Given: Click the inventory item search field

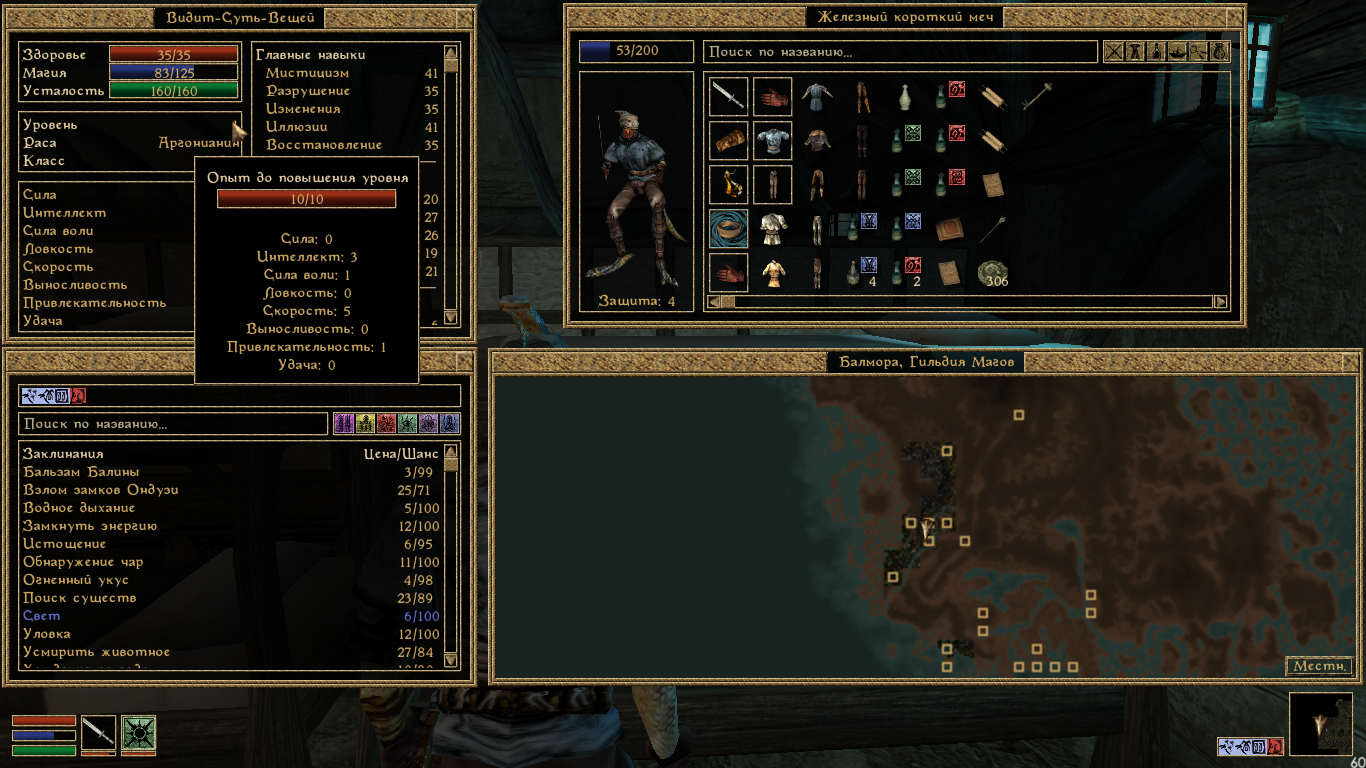Looking at the screenshot, I should tap(900, 52).
